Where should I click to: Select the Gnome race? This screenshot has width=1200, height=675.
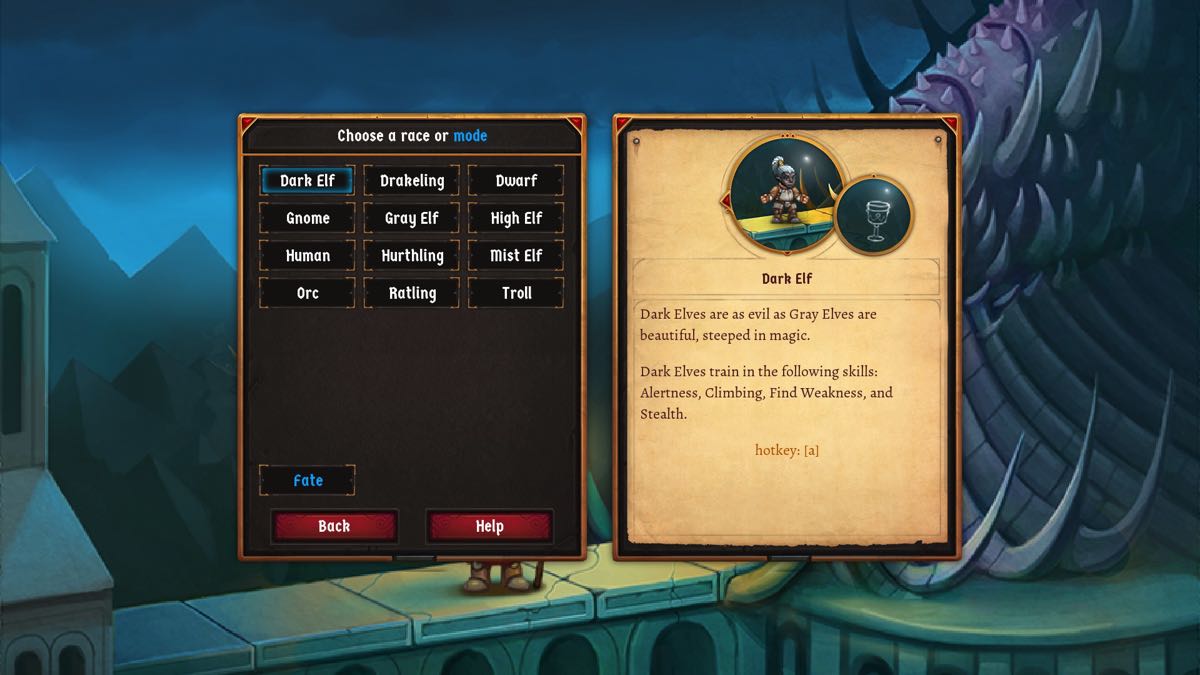[x=307, y=218]
